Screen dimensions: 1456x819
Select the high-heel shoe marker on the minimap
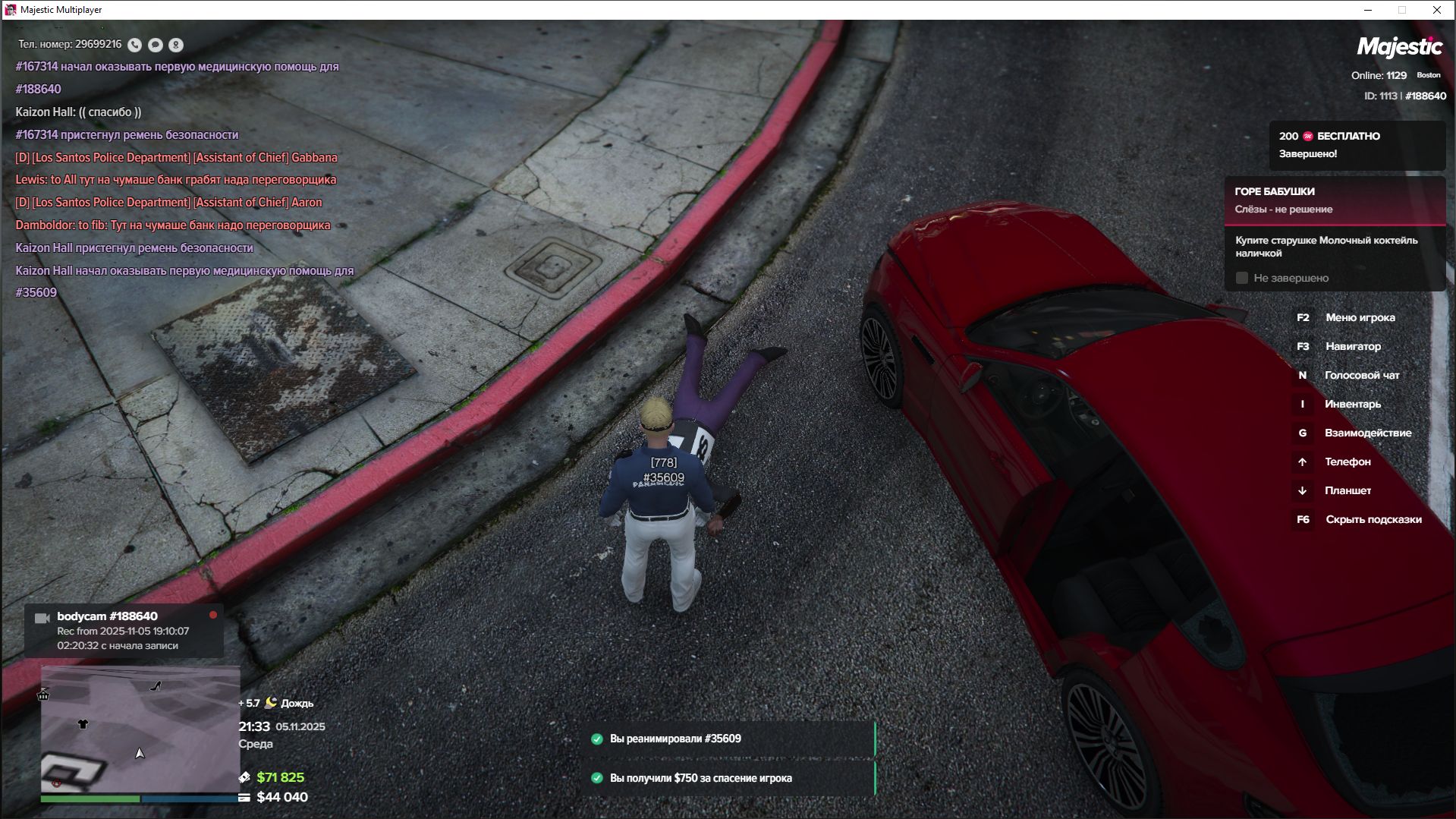(x=156, y=686)
